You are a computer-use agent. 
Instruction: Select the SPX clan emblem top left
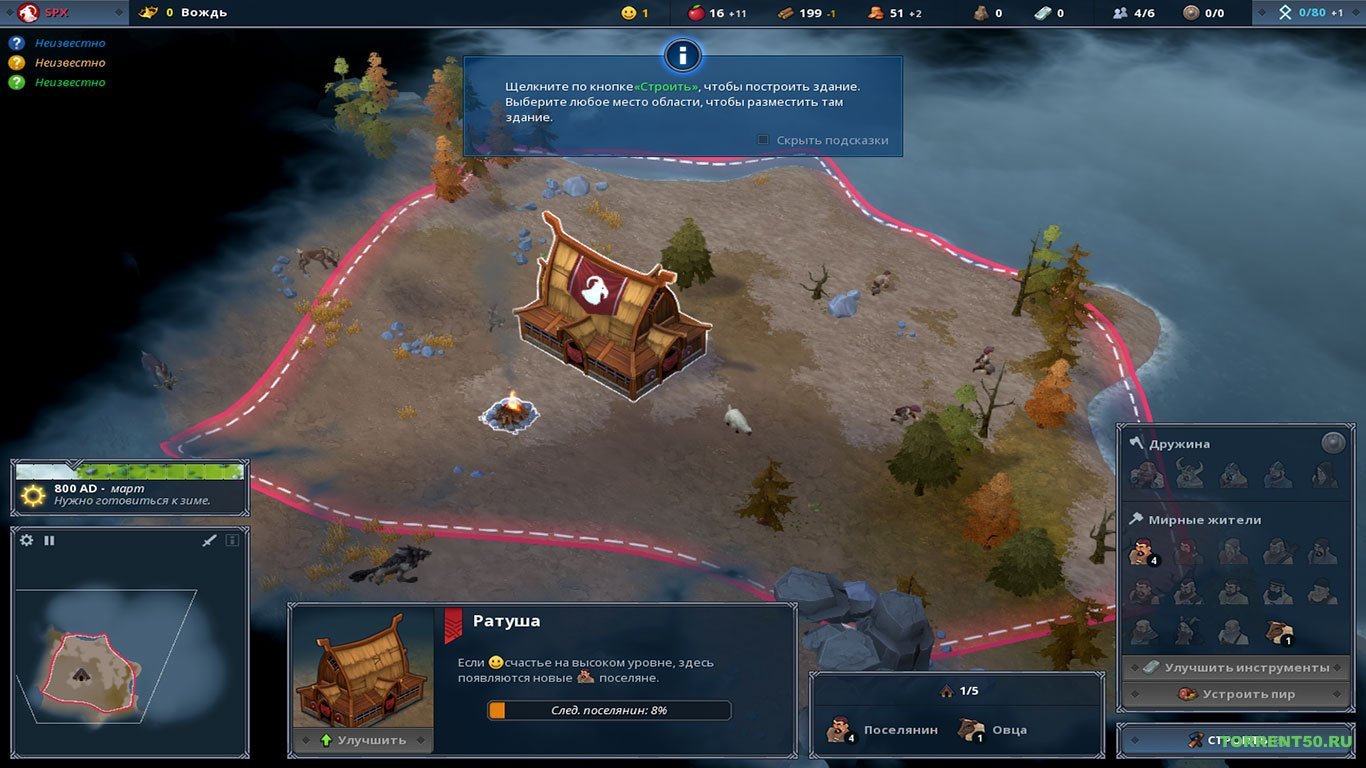coord(27,13)
